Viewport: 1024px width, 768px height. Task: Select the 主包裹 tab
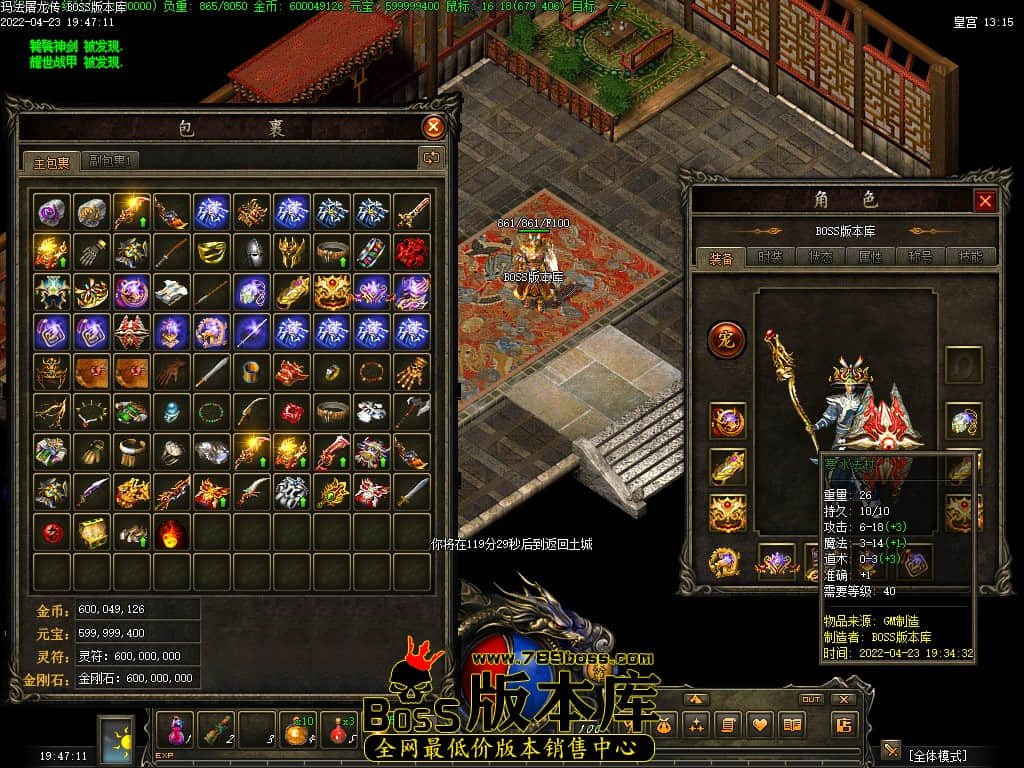click(52, 161)
